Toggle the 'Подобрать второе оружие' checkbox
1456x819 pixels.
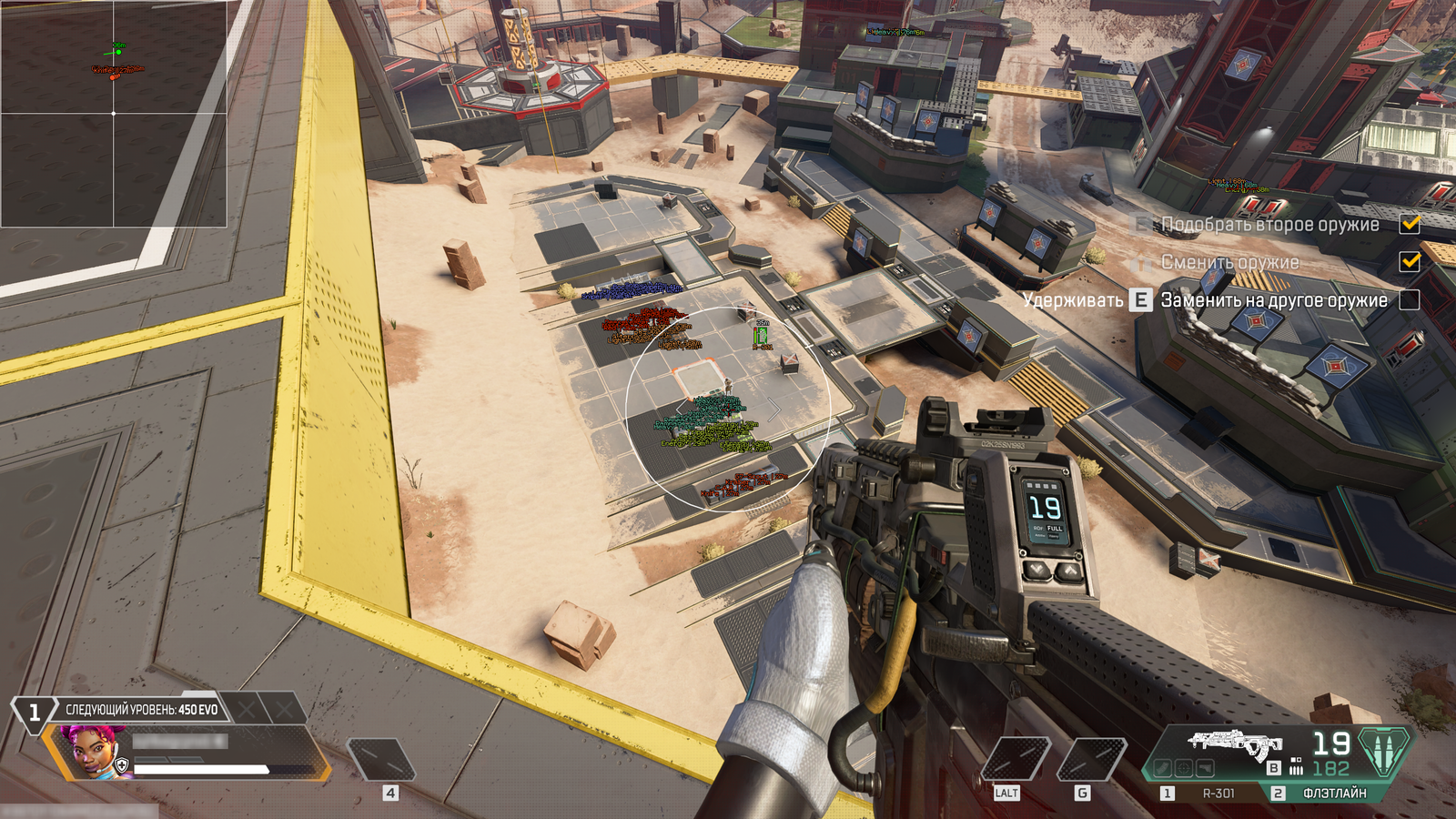tap(1410, 224)
